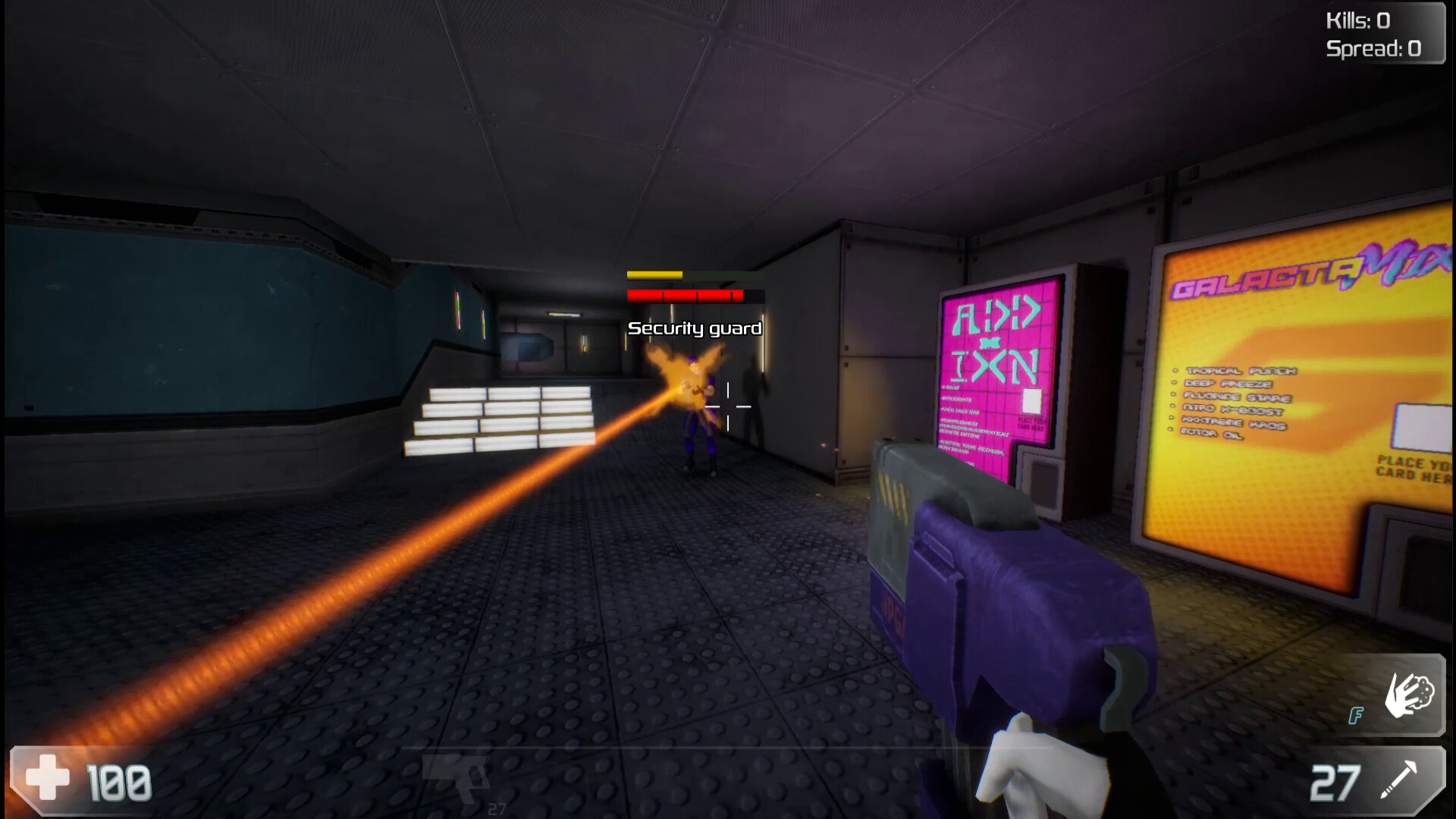The image size is (1456, 819).
Task: Click the white card reader slot on the pink machine
Action: tap(1032, 400)
